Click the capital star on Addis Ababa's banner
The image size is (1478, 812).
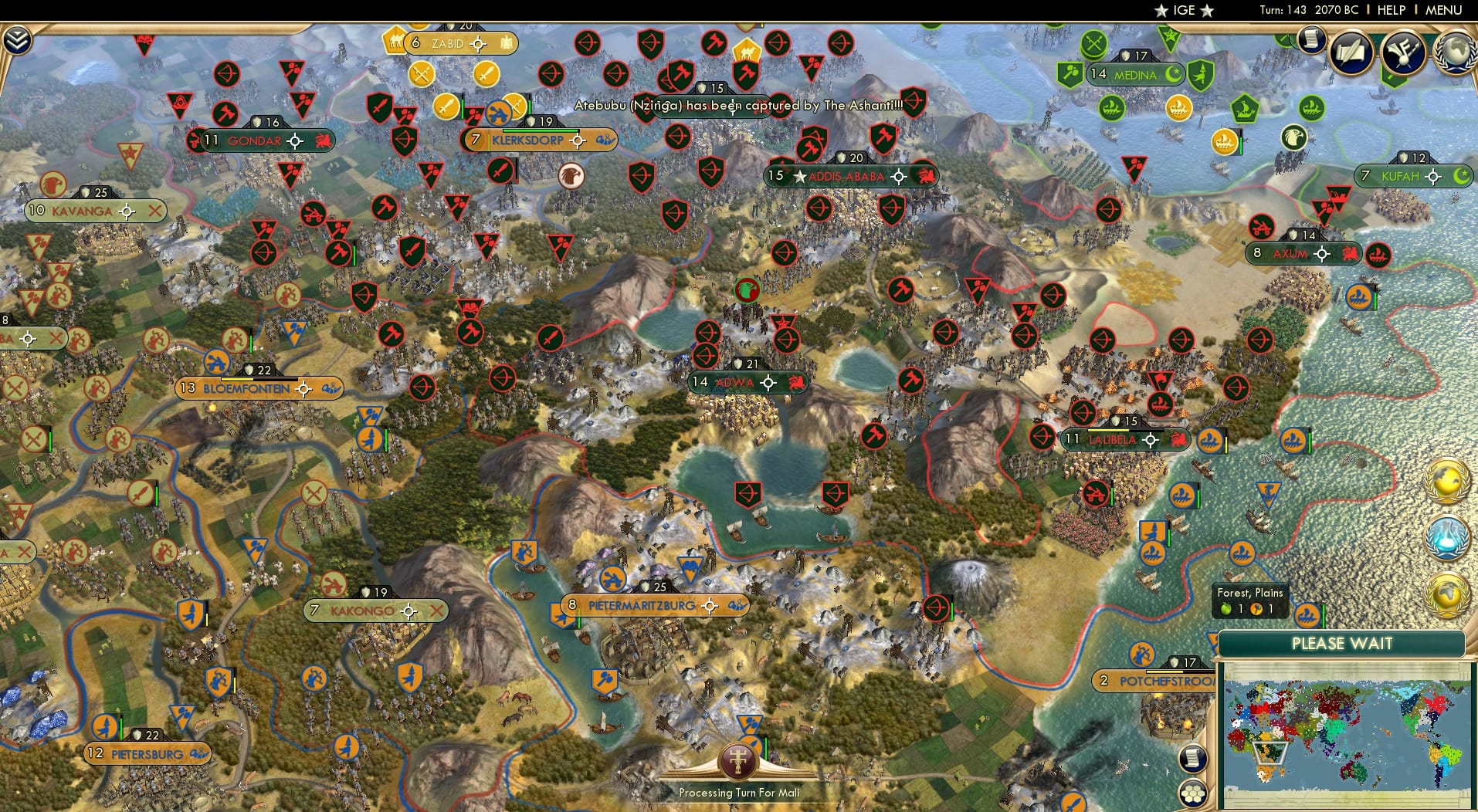pos(798,175)
